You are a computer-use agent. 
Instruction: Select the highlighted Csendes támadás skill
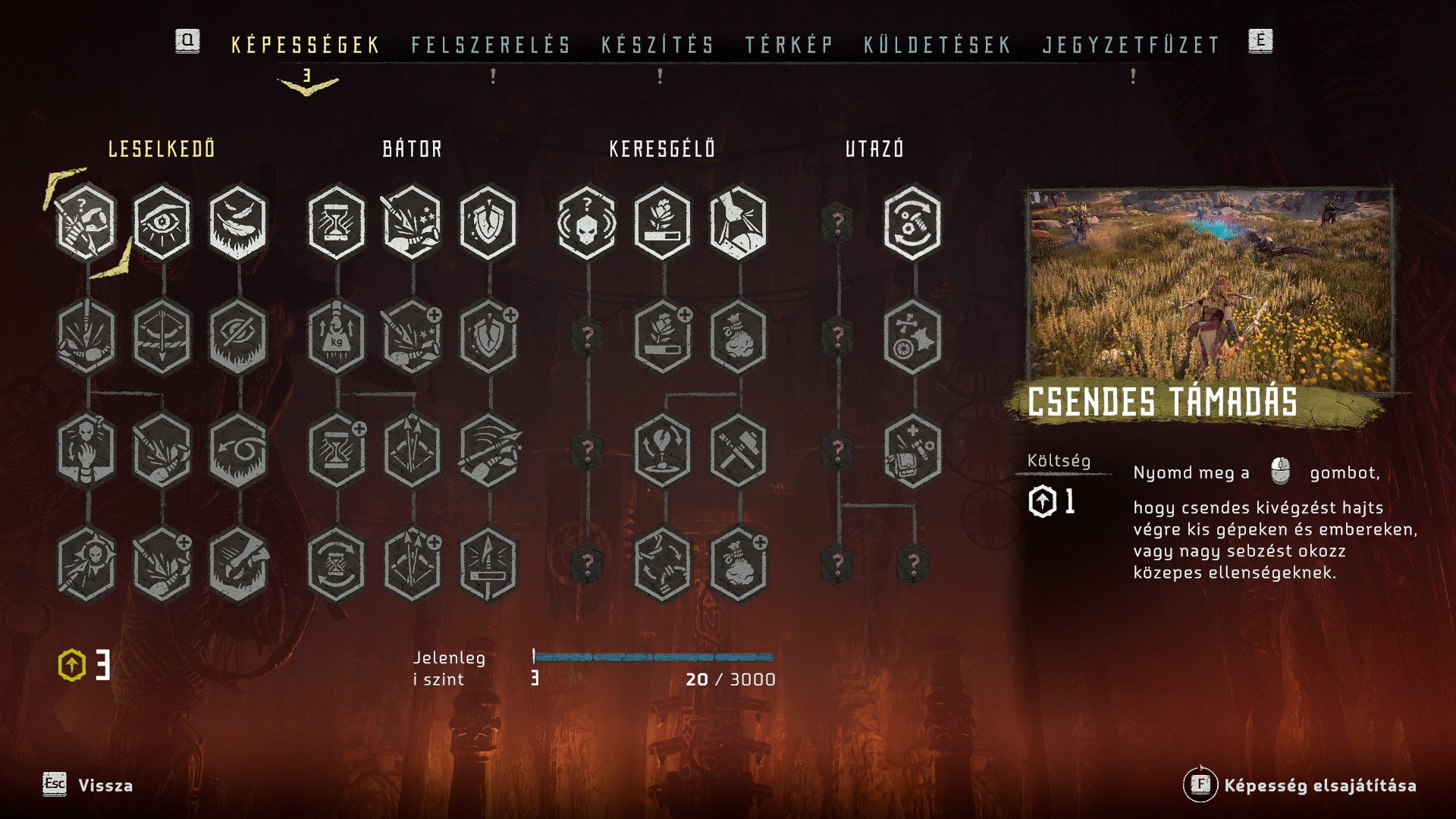(x=86, y=222)
